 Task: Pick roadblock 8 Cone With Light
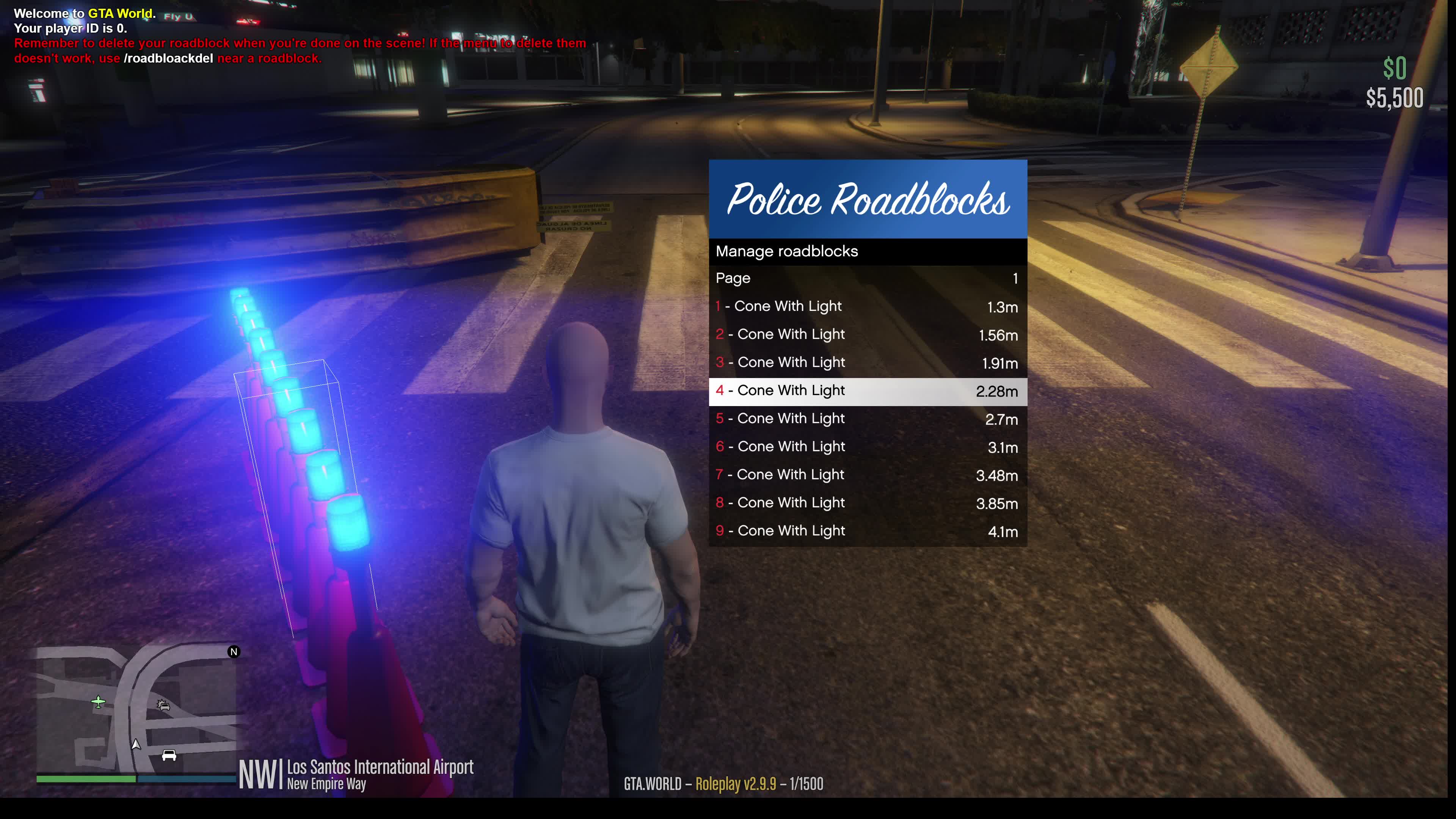point(867,503)
